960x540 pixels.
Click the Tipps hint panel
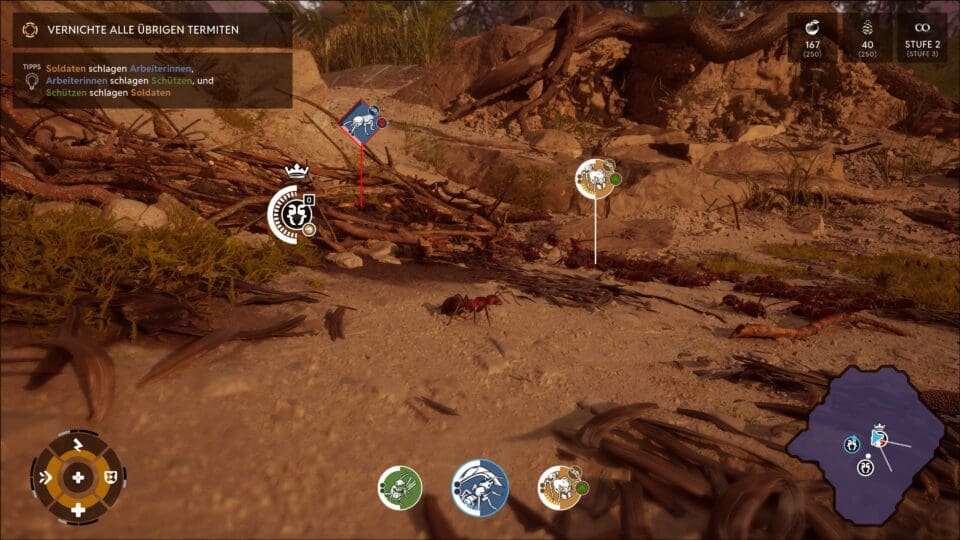(x=152, y=80)
